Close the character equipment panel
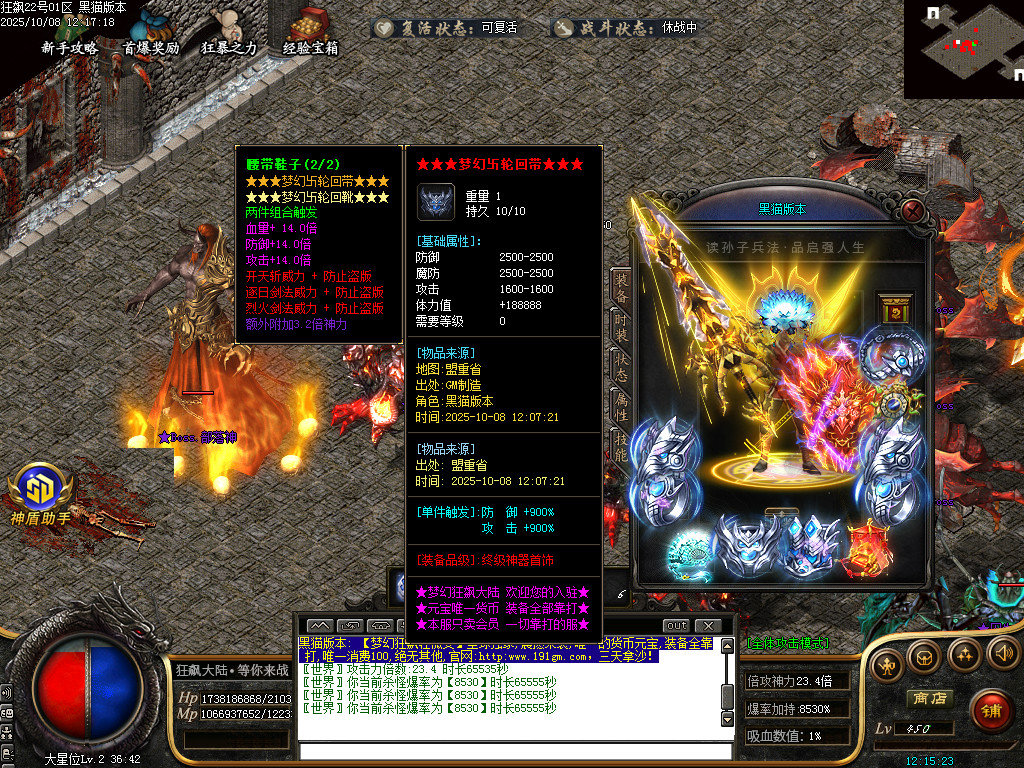This screenshot has height=768, width=1024. (x=912, y=211)
